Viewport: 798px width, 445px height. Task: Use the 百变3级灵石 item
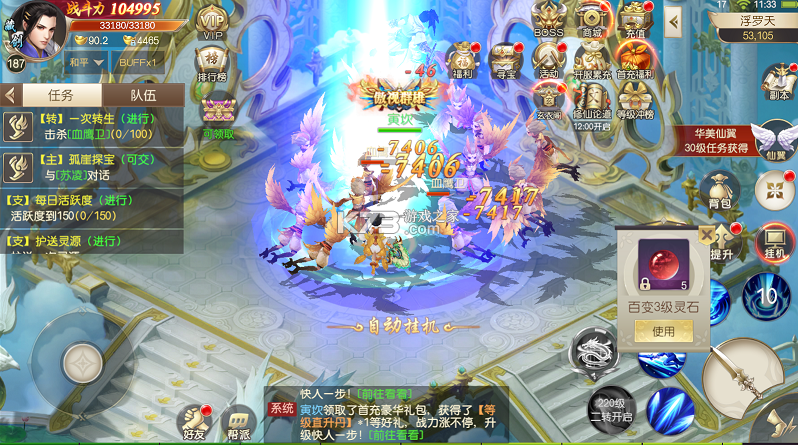click(663, 331)
